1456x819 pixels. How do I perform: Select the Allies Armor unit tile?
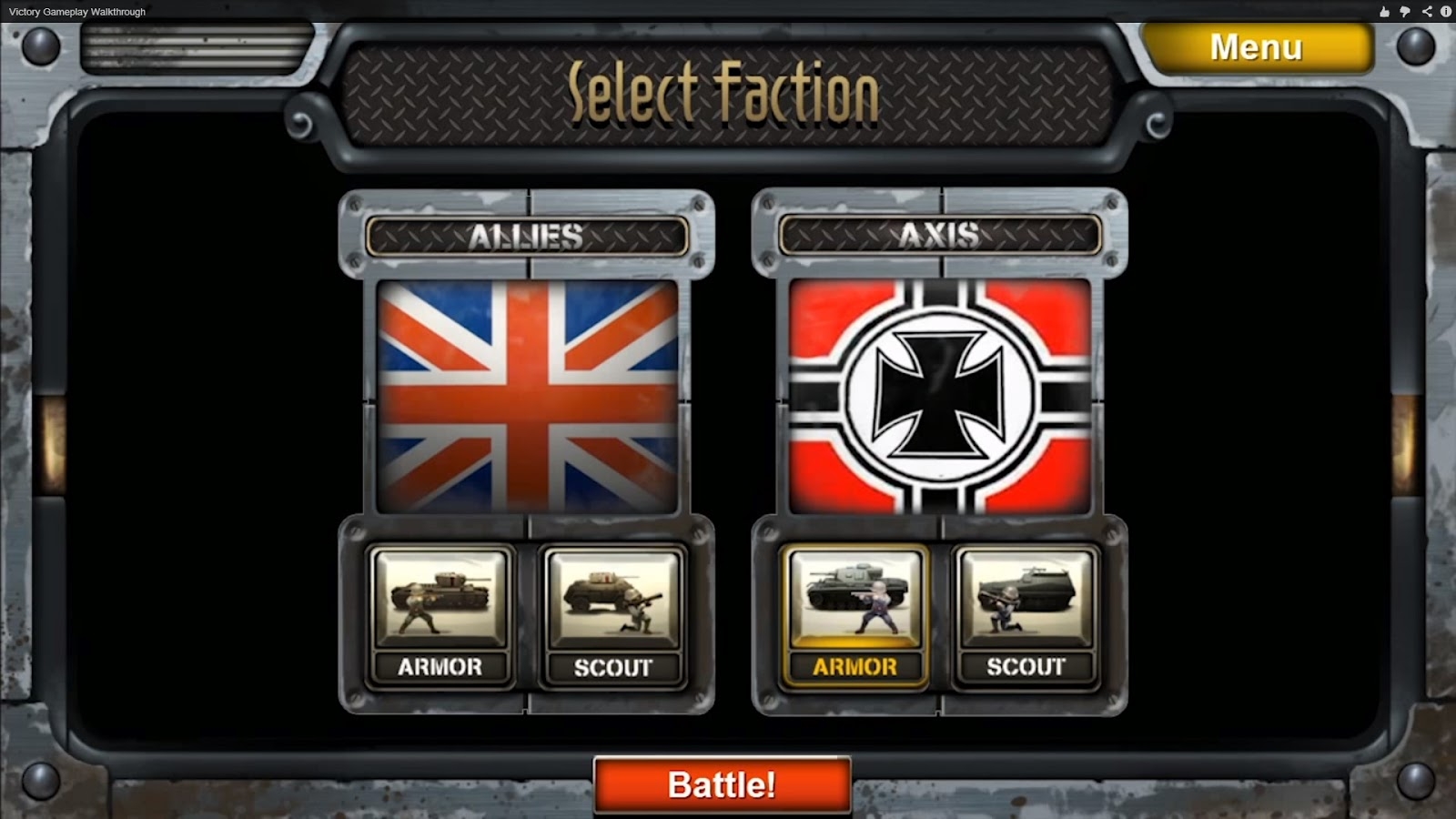click(440, 617)
